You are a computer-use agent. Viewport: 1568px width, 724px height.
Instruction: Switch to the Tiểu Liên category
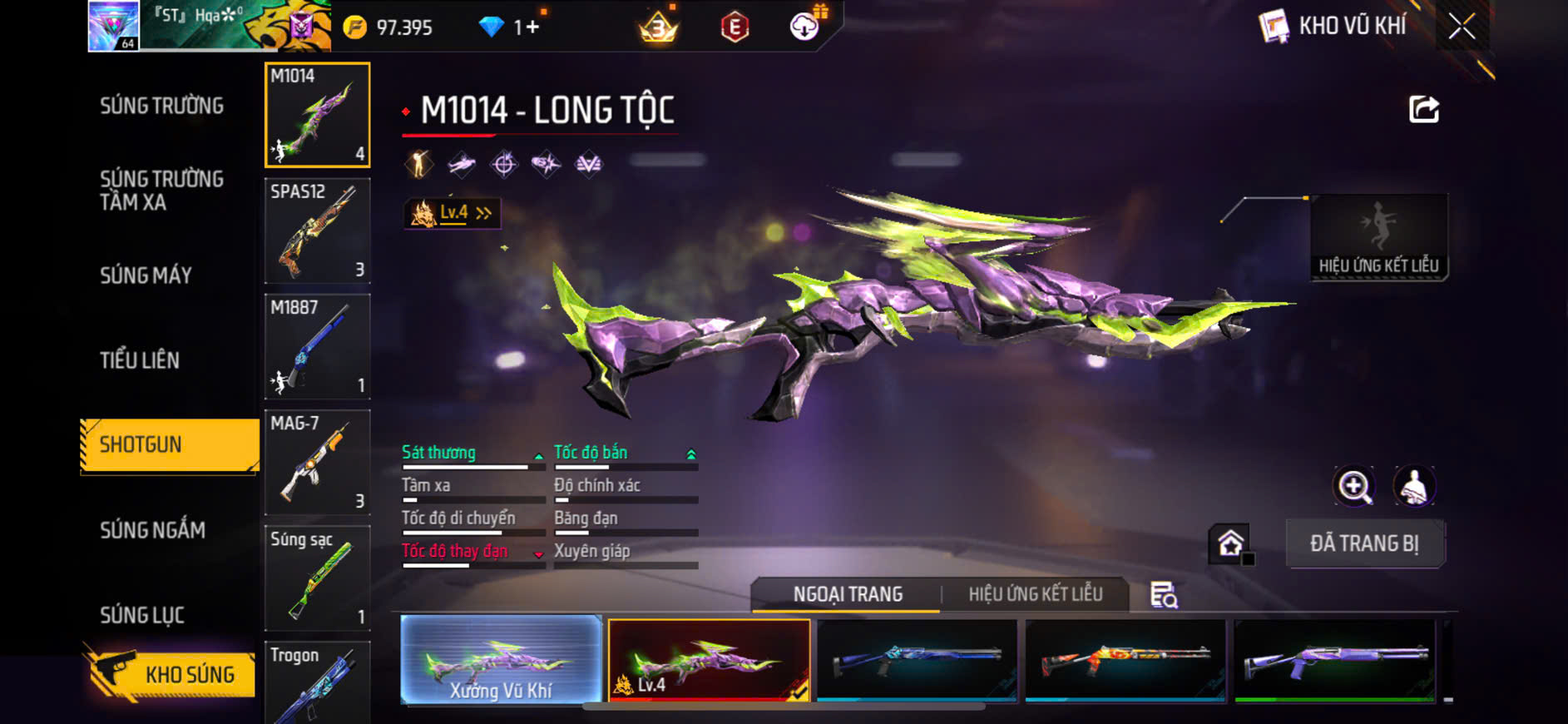pos(140,360)
